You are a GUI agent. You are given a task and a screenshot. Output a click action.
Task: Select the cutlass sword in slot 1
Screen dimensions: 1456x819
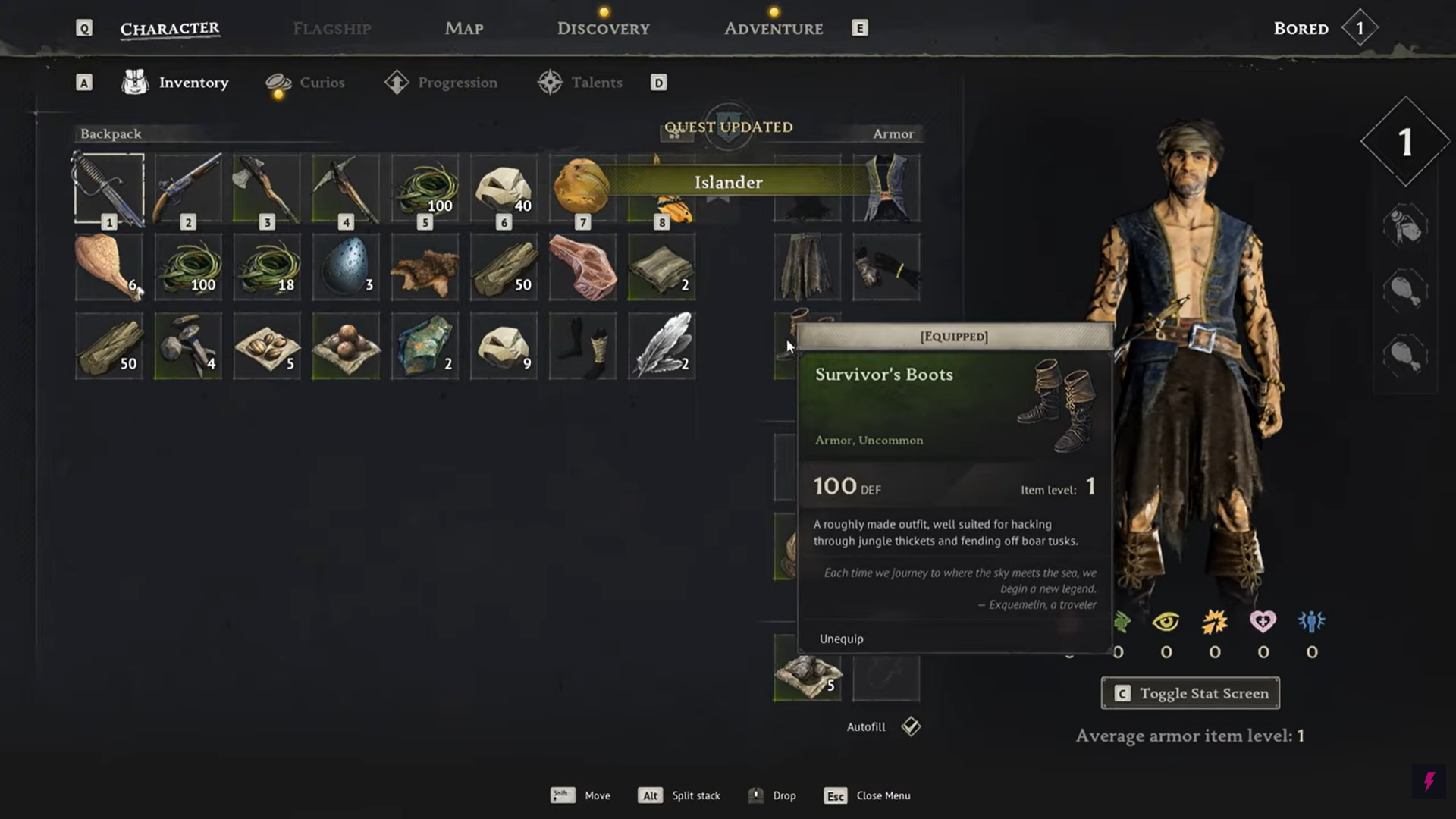pyautogui.click(x=109, y=189)
